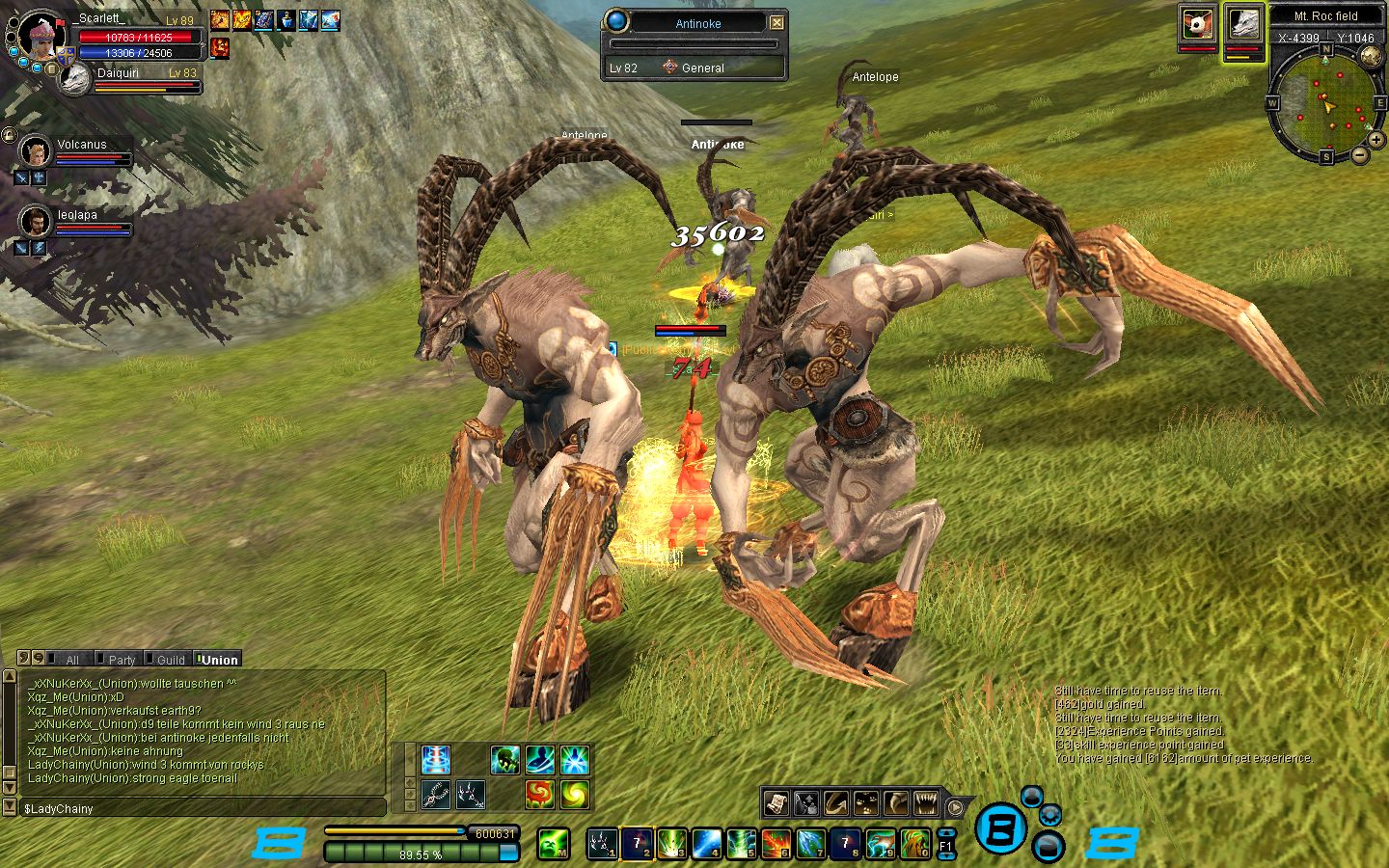Zoom out the minimap with the minus button

click(1360, 154)
